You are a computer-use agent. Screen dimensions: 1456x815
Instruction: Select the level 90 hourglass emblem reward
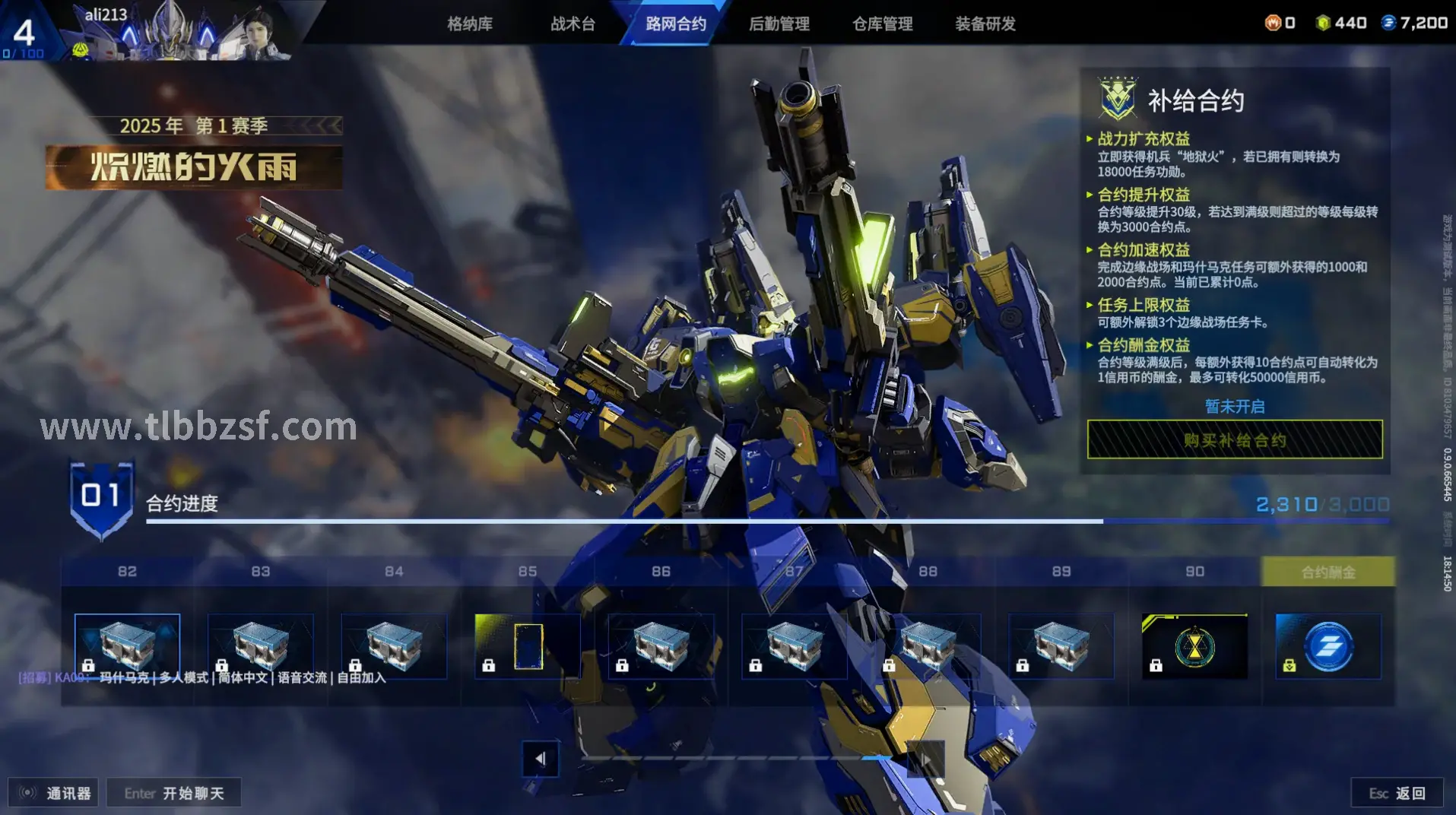tap(1194, 645)
